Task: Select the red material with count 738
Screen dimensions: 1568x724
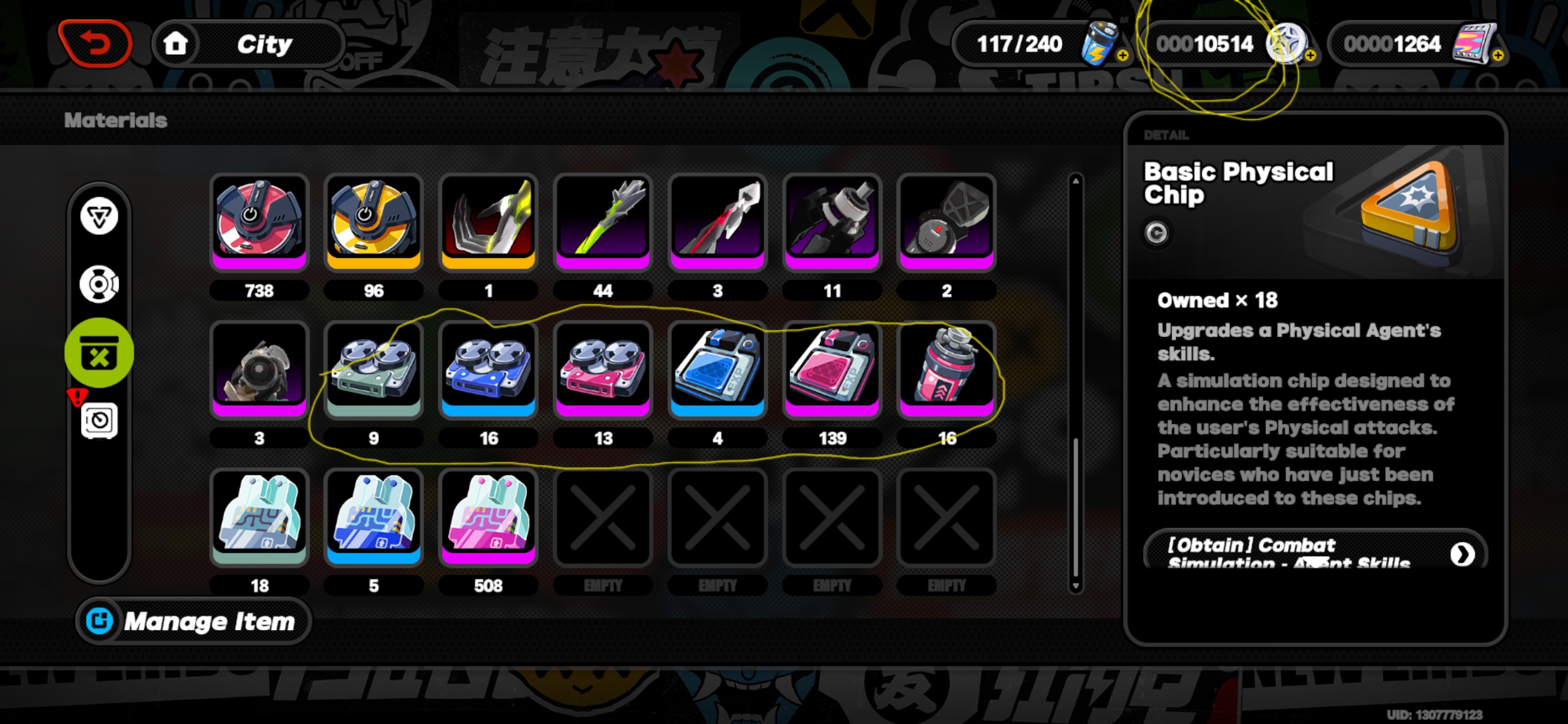Action: point(260,222)
